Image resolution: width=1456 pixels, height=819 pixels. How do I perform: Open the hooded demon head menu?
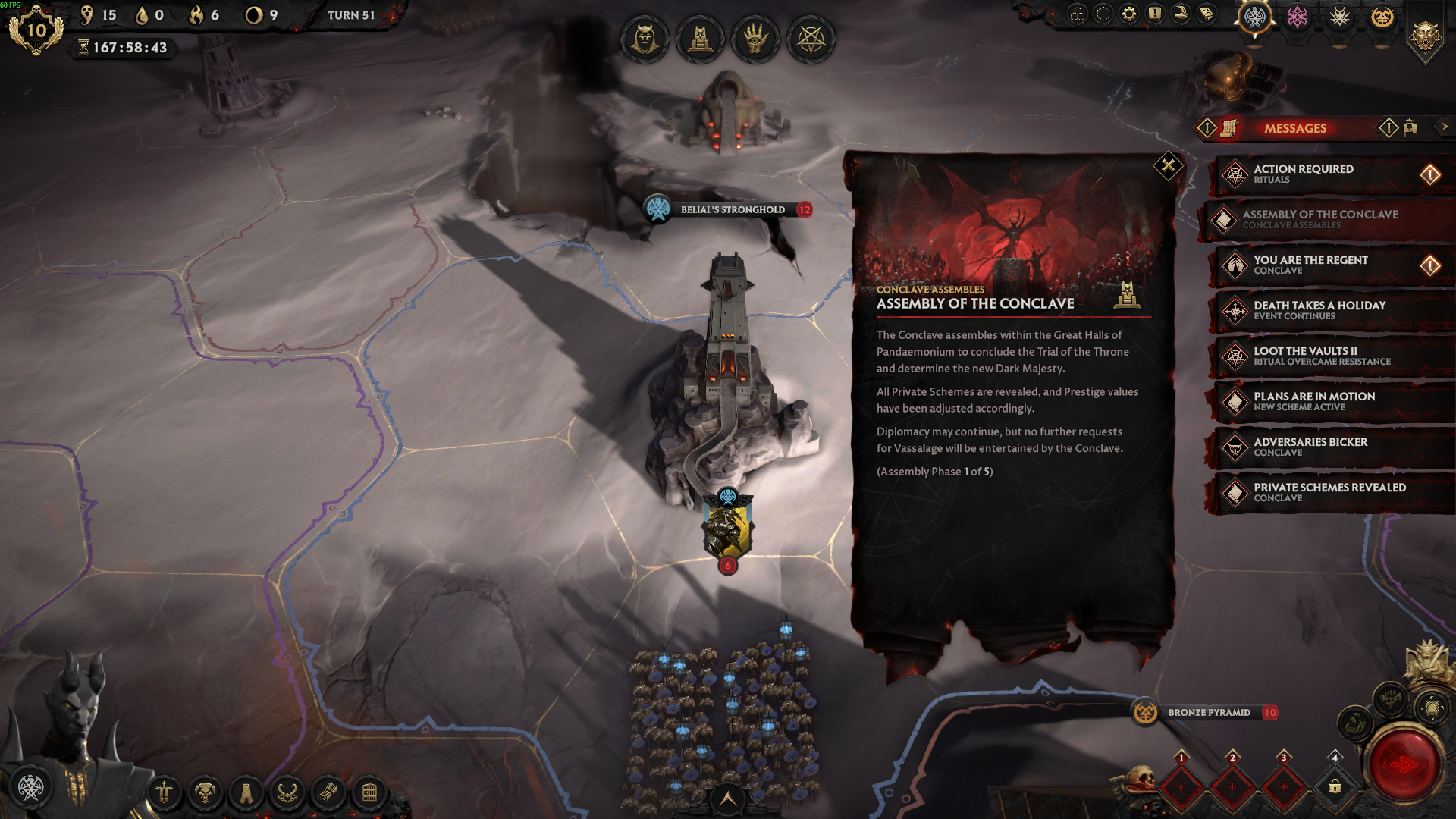coord(645,39)
